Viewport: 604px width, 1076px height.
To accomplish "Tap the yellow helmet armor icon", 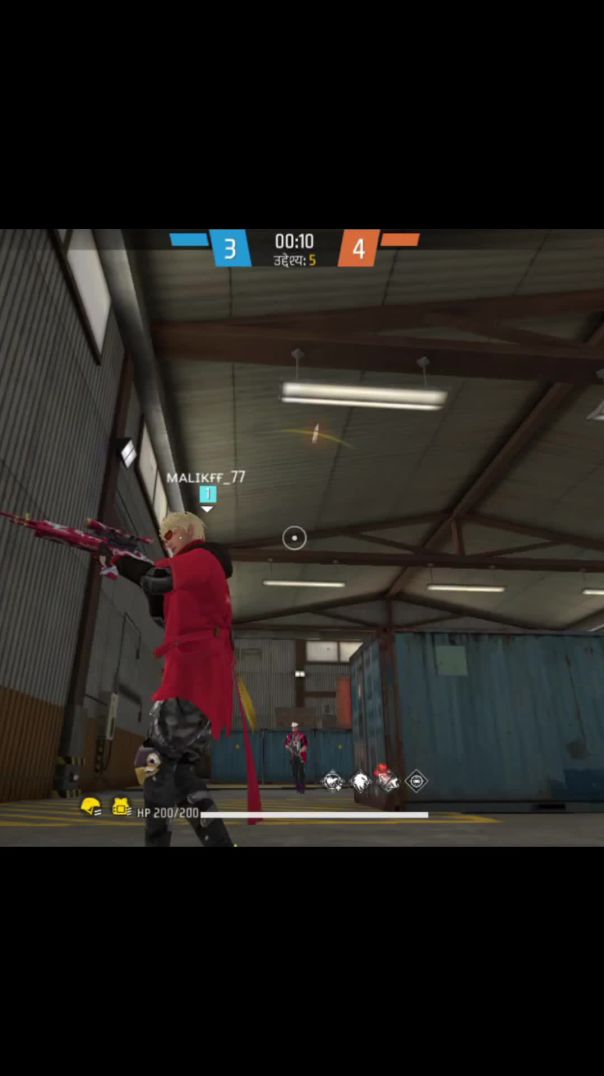I will tap(91, 807).
